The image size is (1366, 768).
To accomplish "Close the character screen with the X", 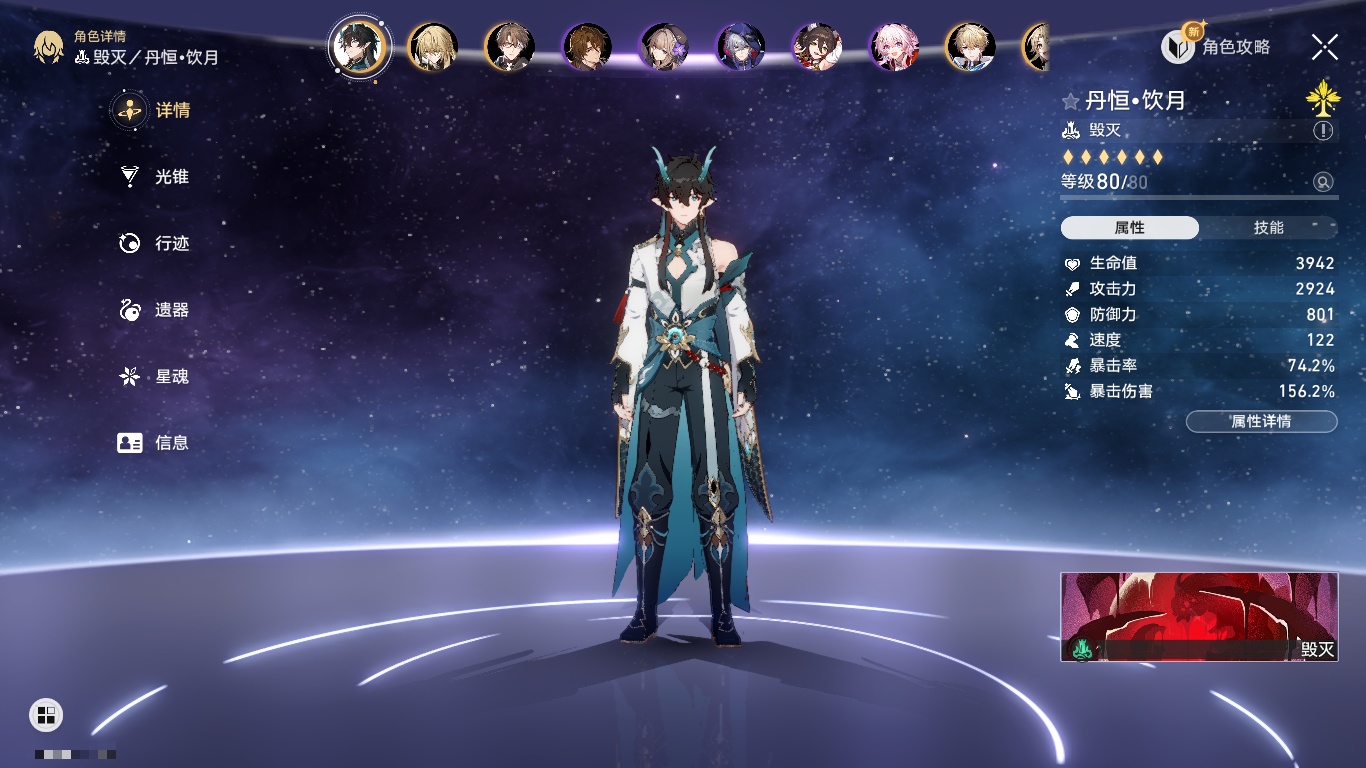I will [x=1325, y=46].
